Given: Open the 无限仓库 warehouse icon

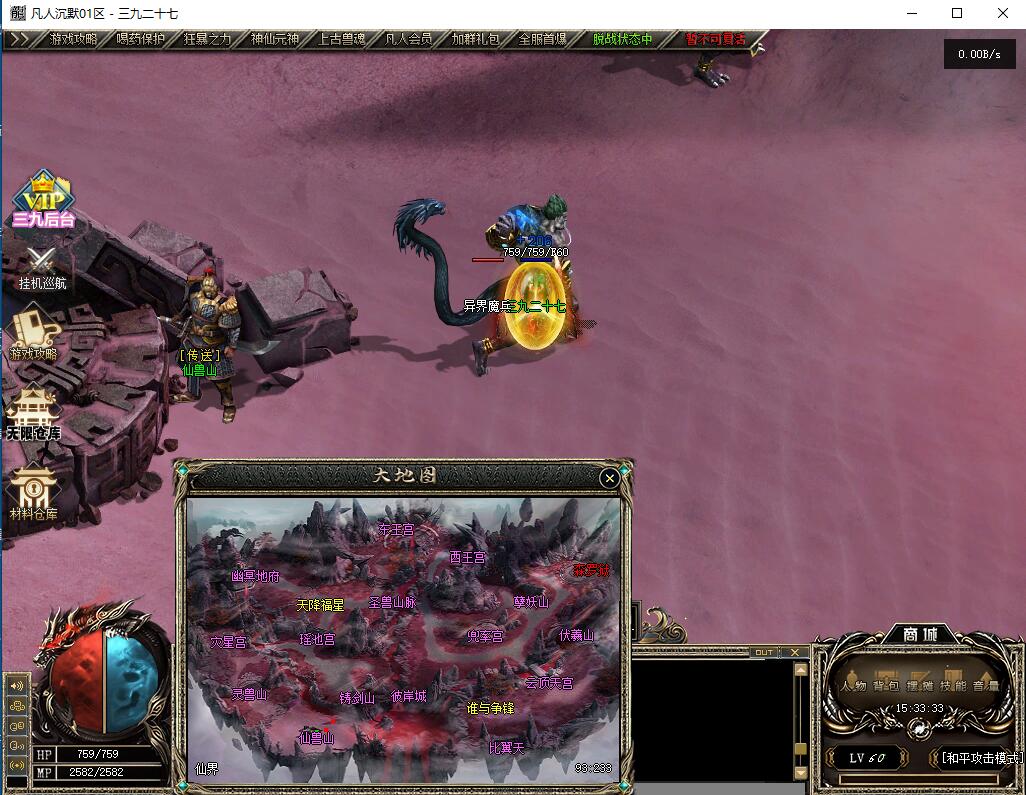Looking at the screenshot, I should click(32, 413).
